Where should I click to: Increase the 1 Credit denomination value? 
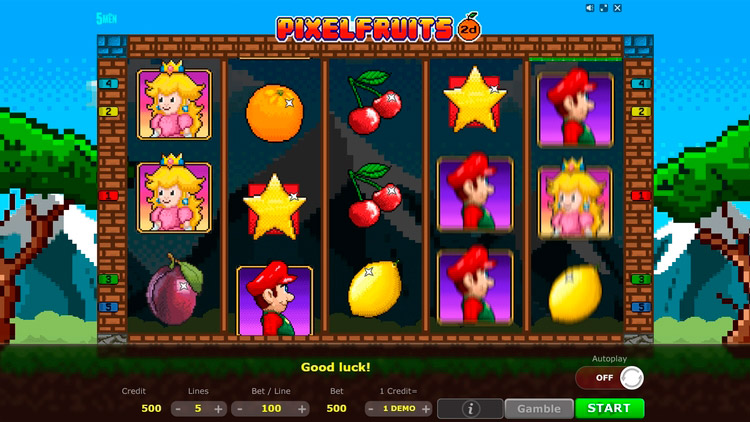click(425, 409)
